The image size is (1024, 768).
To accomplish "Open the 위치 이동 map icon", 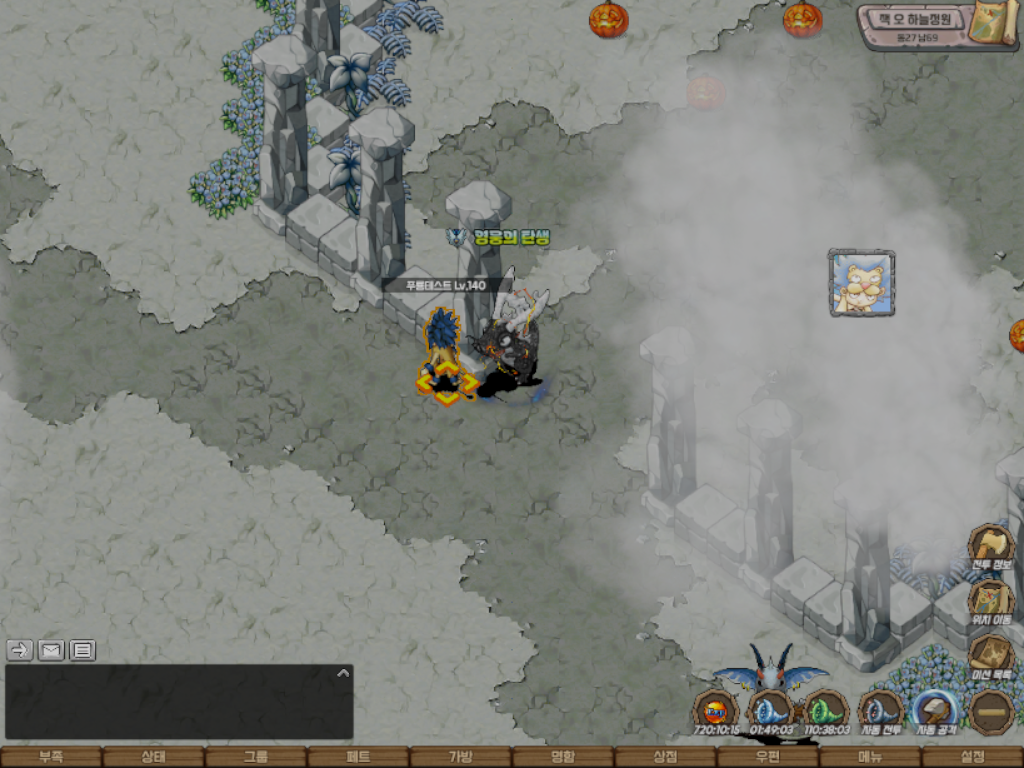I will [x=991, y=601].
